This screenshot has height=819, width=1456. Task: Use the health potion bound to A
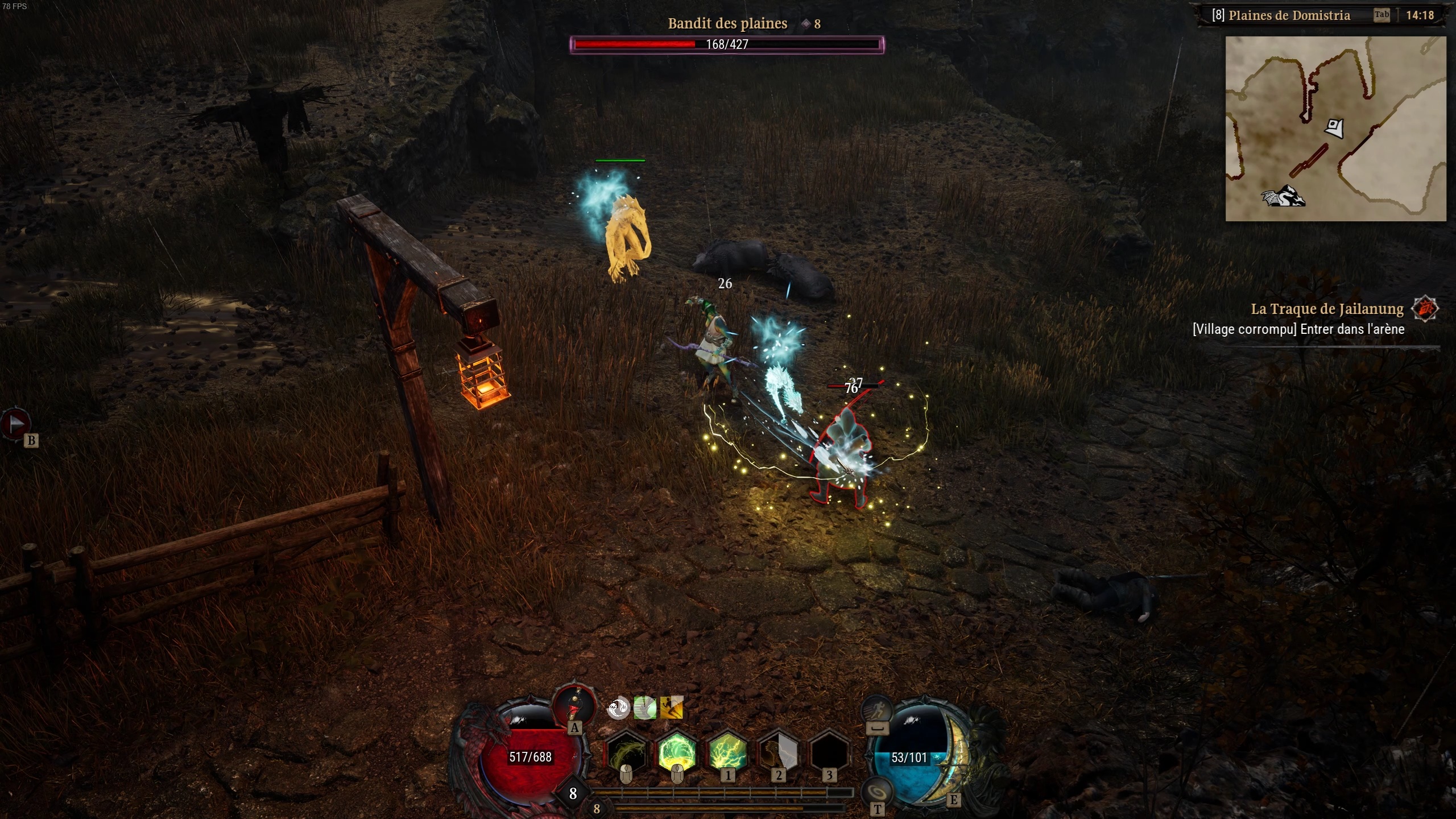[574, 709]
